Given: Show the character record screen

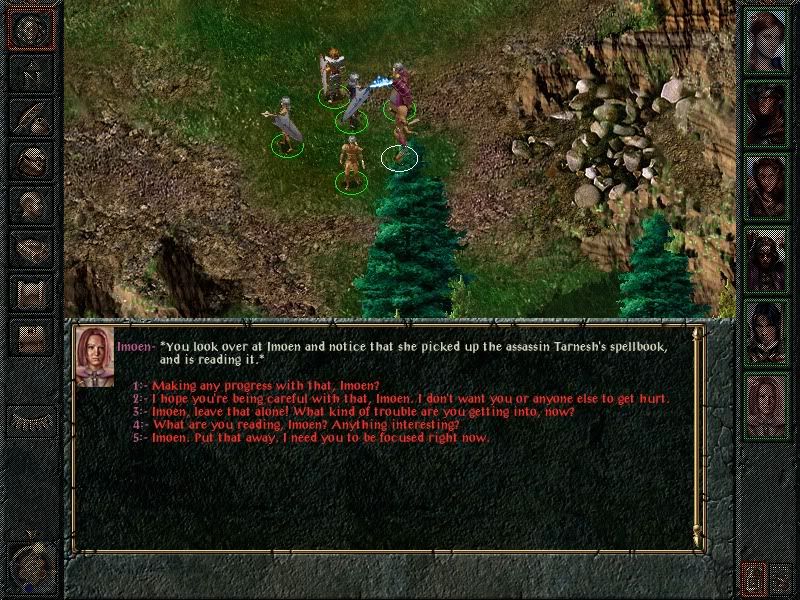Looking at the screenshot, I should pyautogui.click(x=30, y=203).
